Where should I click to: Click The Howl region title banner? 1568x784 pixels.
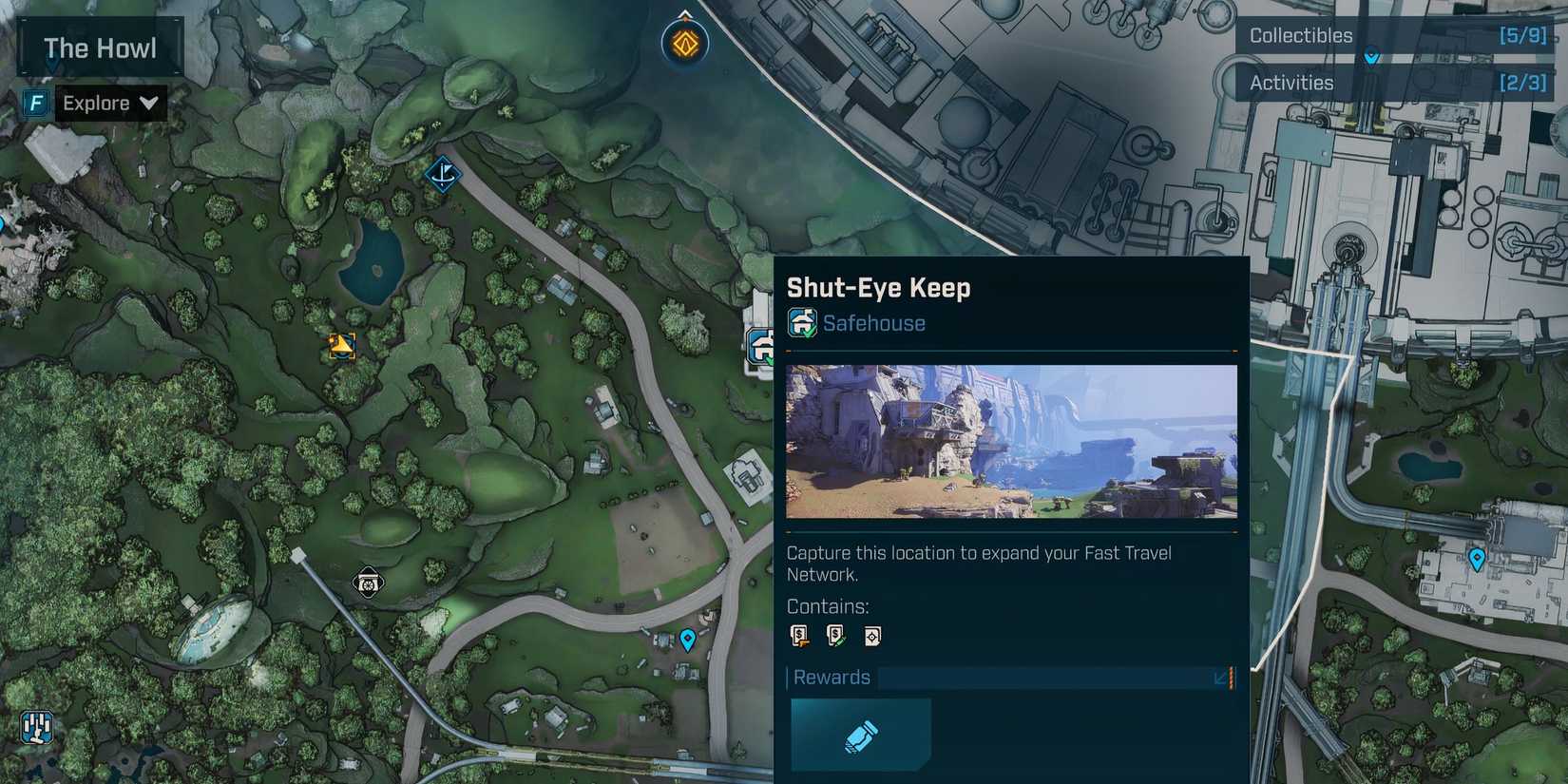[x=99, y=47]
